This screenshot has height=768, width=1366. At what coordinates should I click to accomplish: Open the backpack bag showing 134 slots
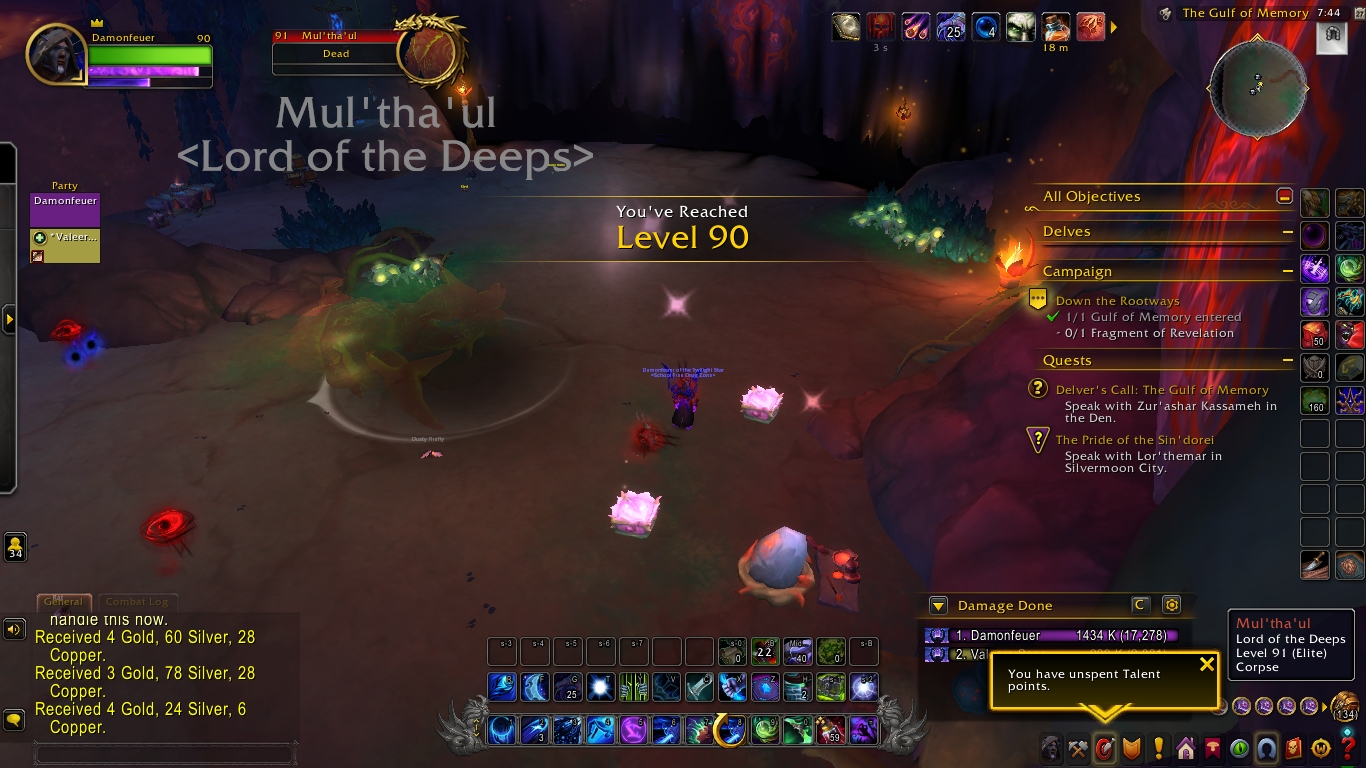pyautogui.click(x=1346, y=707)
